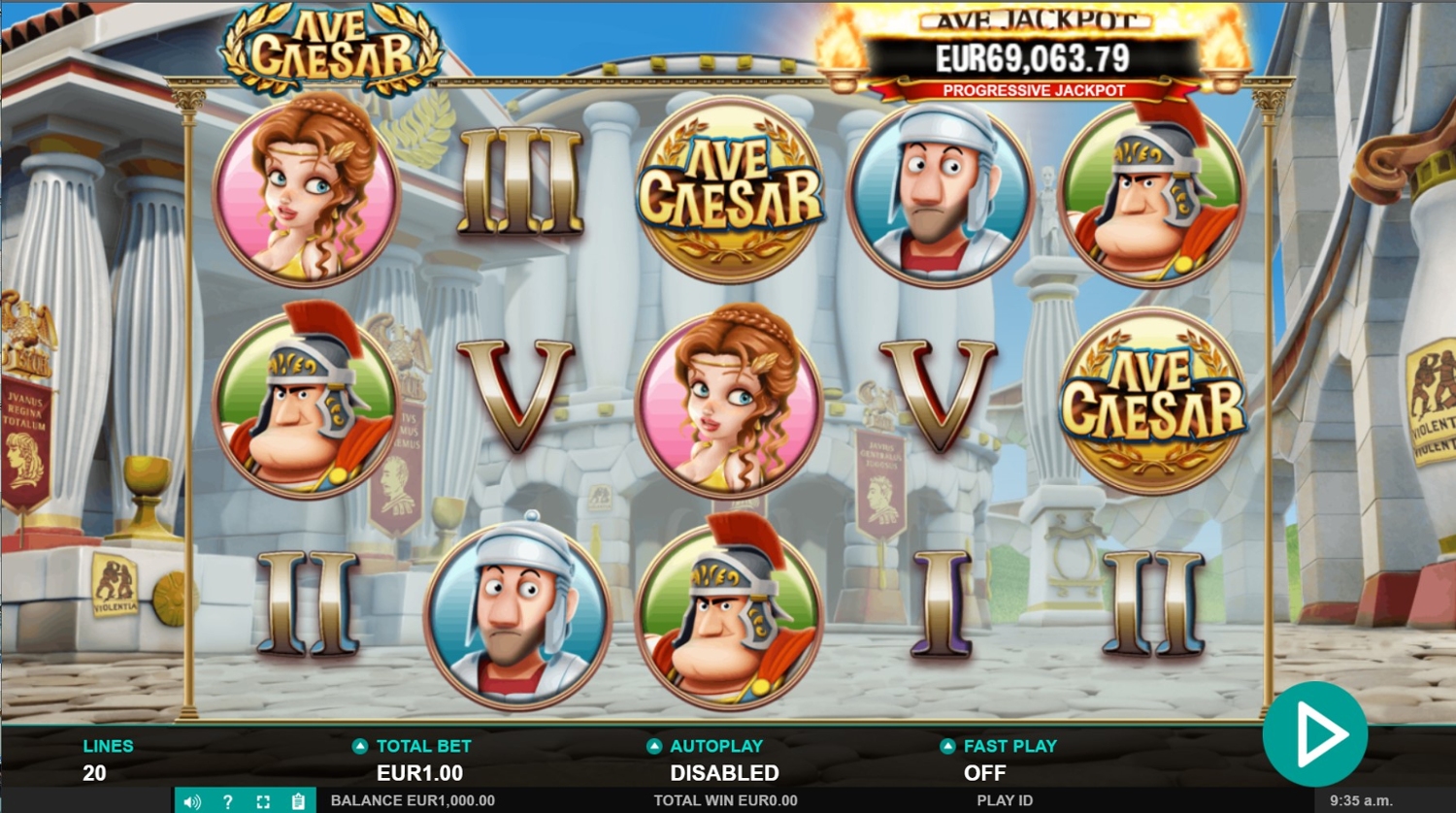
Task: Open help via the question mark icon
Action: 227,801
